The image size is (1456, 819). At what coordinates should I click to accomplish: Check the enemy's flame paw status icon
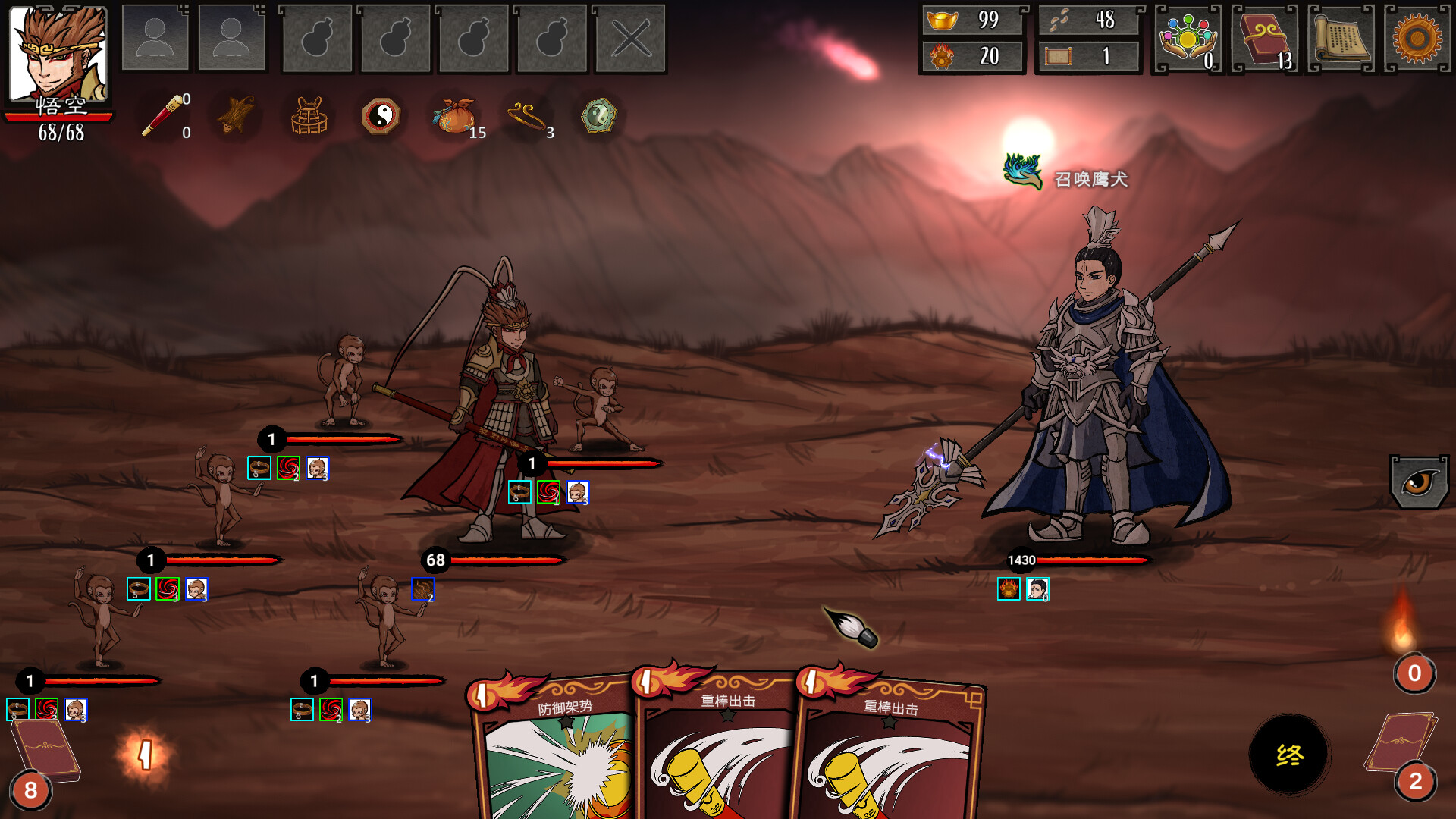coord(1009,589)
